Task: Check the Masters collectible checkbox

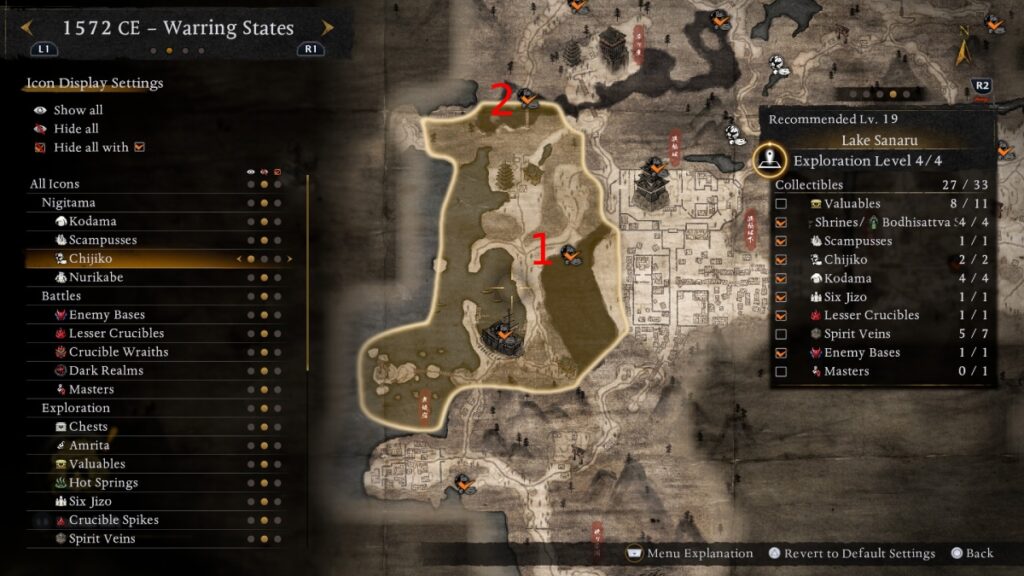Action: (x=781, y=372)
